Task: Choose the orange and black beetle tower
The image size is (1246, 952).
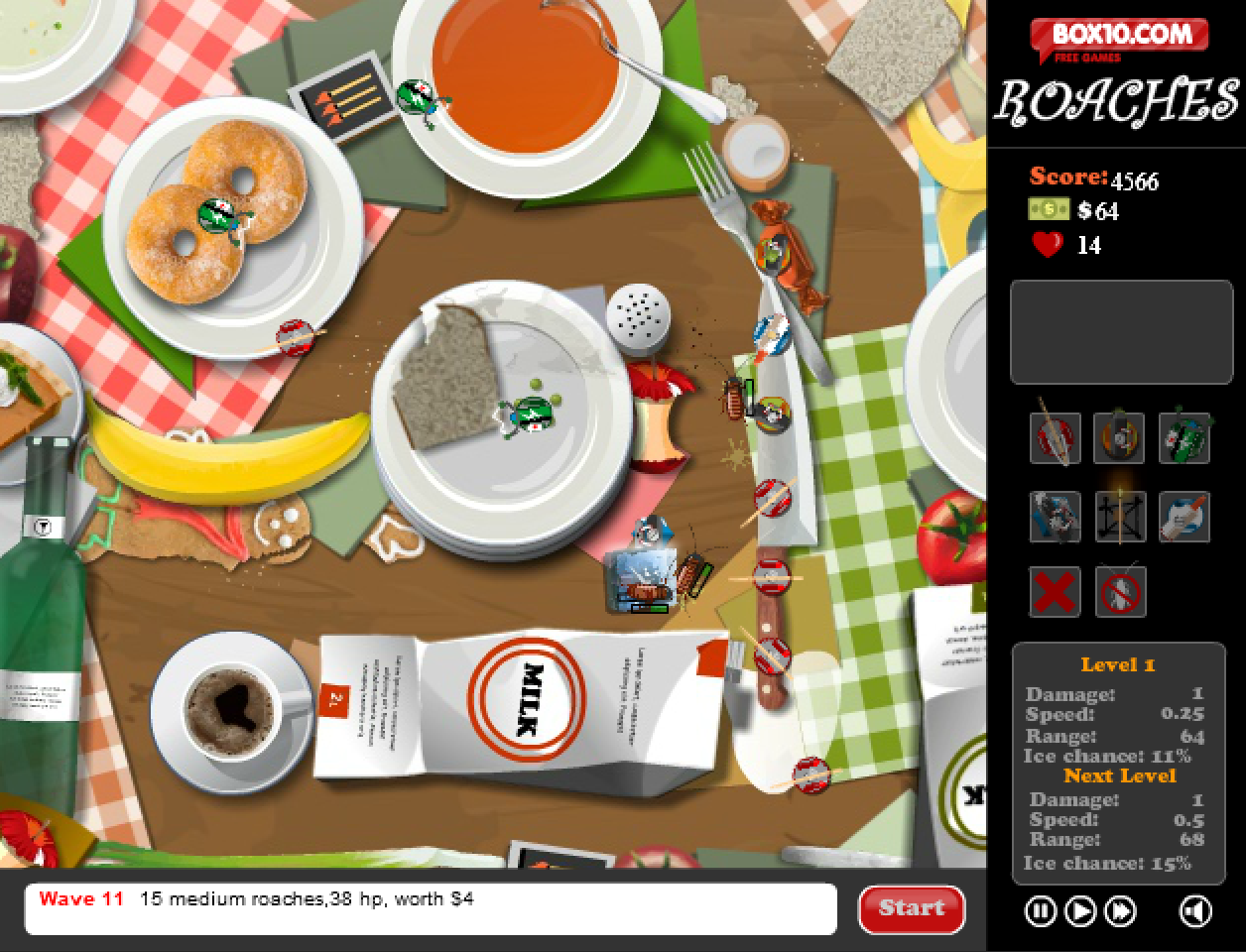Action: pos(1120,437)
